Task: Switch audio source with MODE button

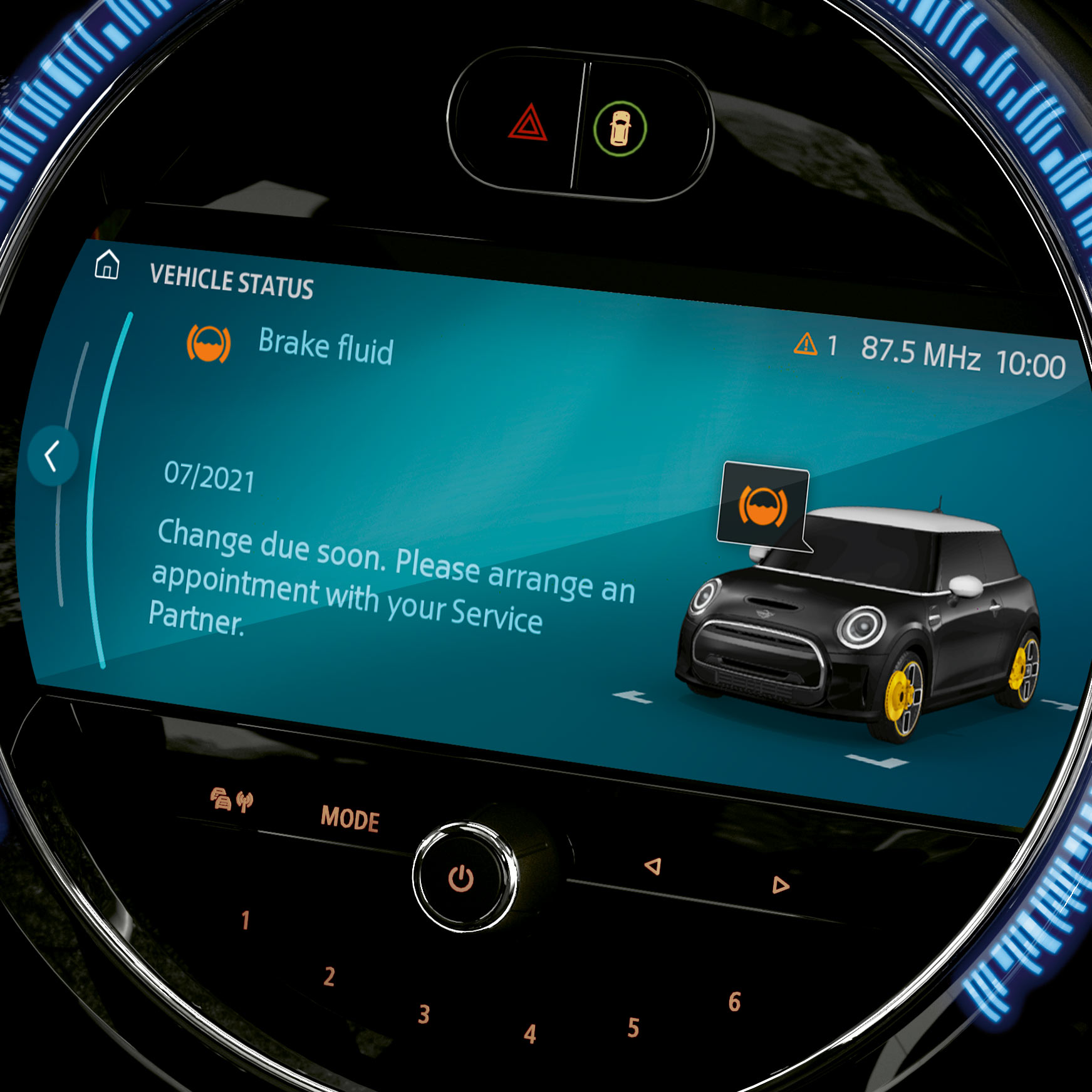Action: 350,819
